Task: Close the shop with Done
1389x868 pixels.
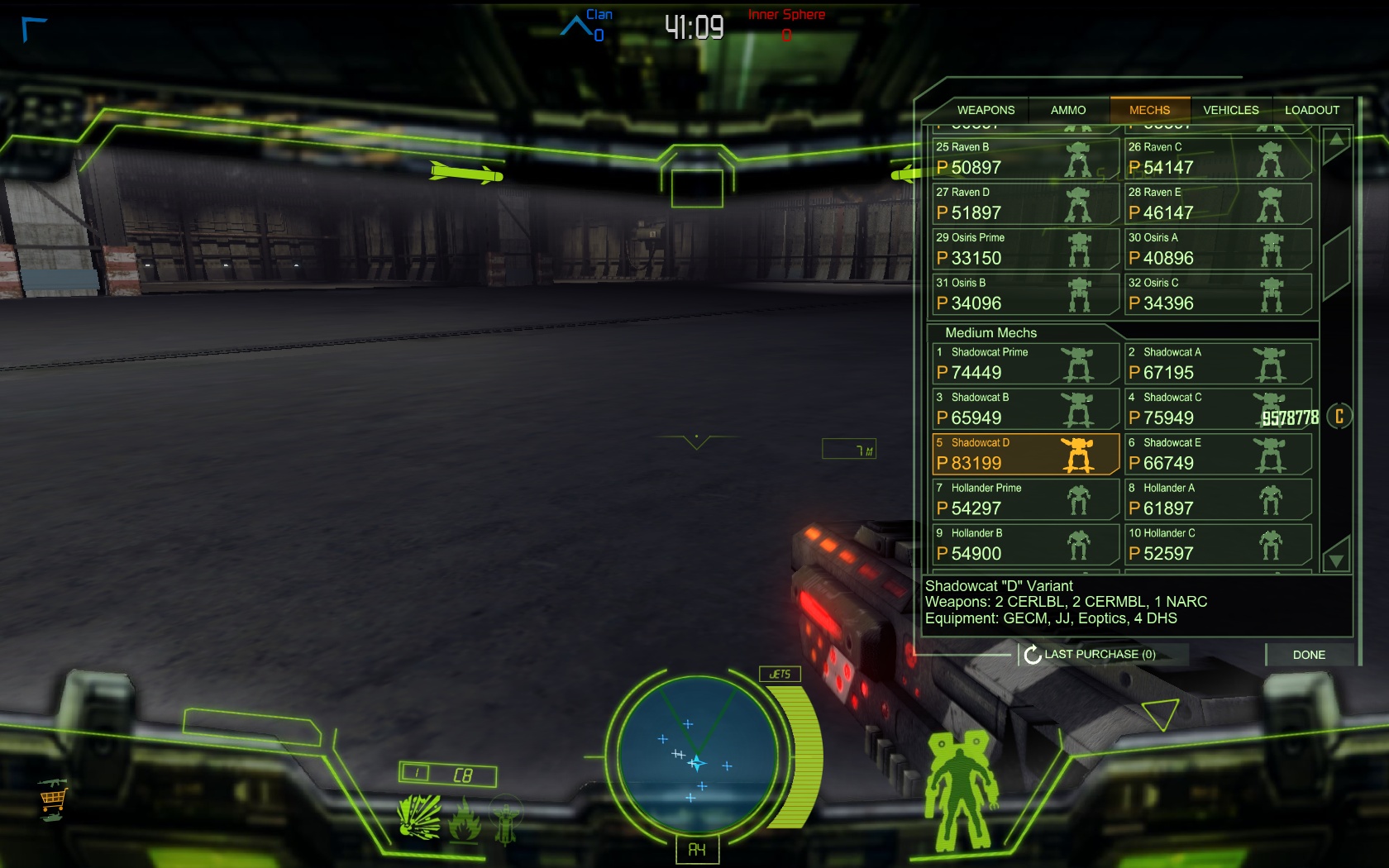Action: click(1309, 655)
